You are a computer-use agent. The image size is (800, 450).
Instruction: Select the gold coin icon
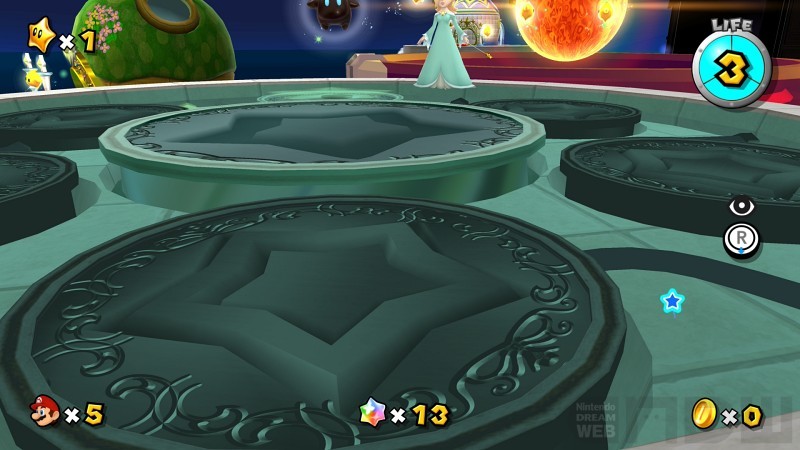[x=704, y=413]
